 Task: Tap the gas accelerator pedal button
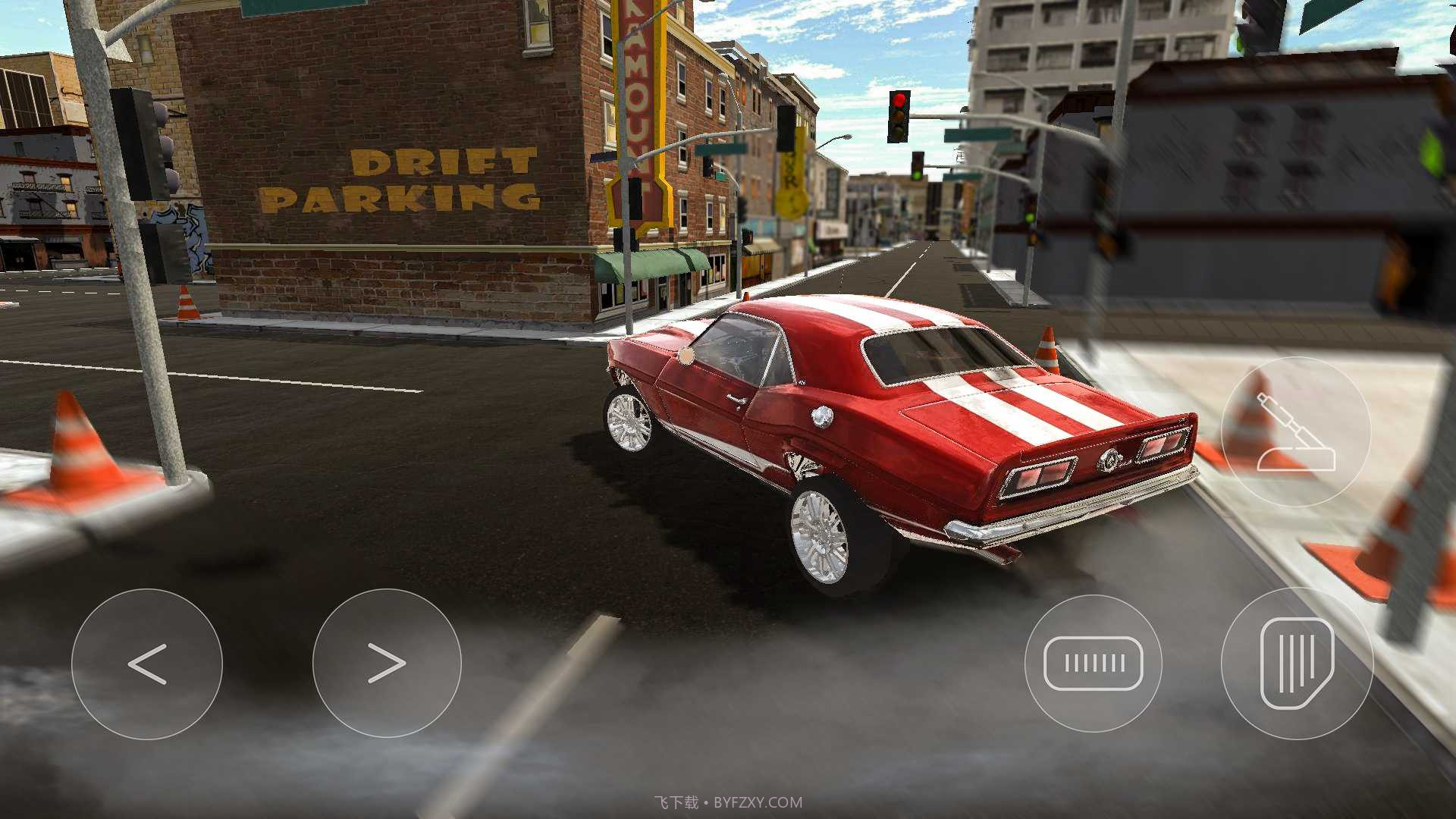pyautogui.click(x=1297, y=664)
